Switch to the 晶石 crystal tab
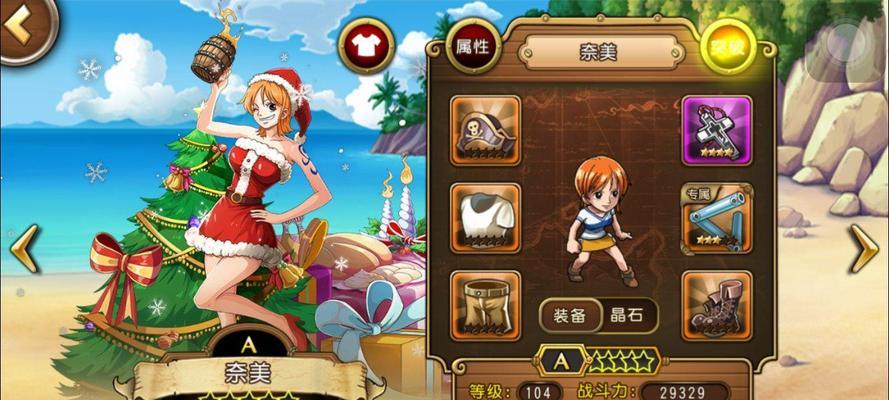Viewport: 889px width, 400px height. pos(629,315)
